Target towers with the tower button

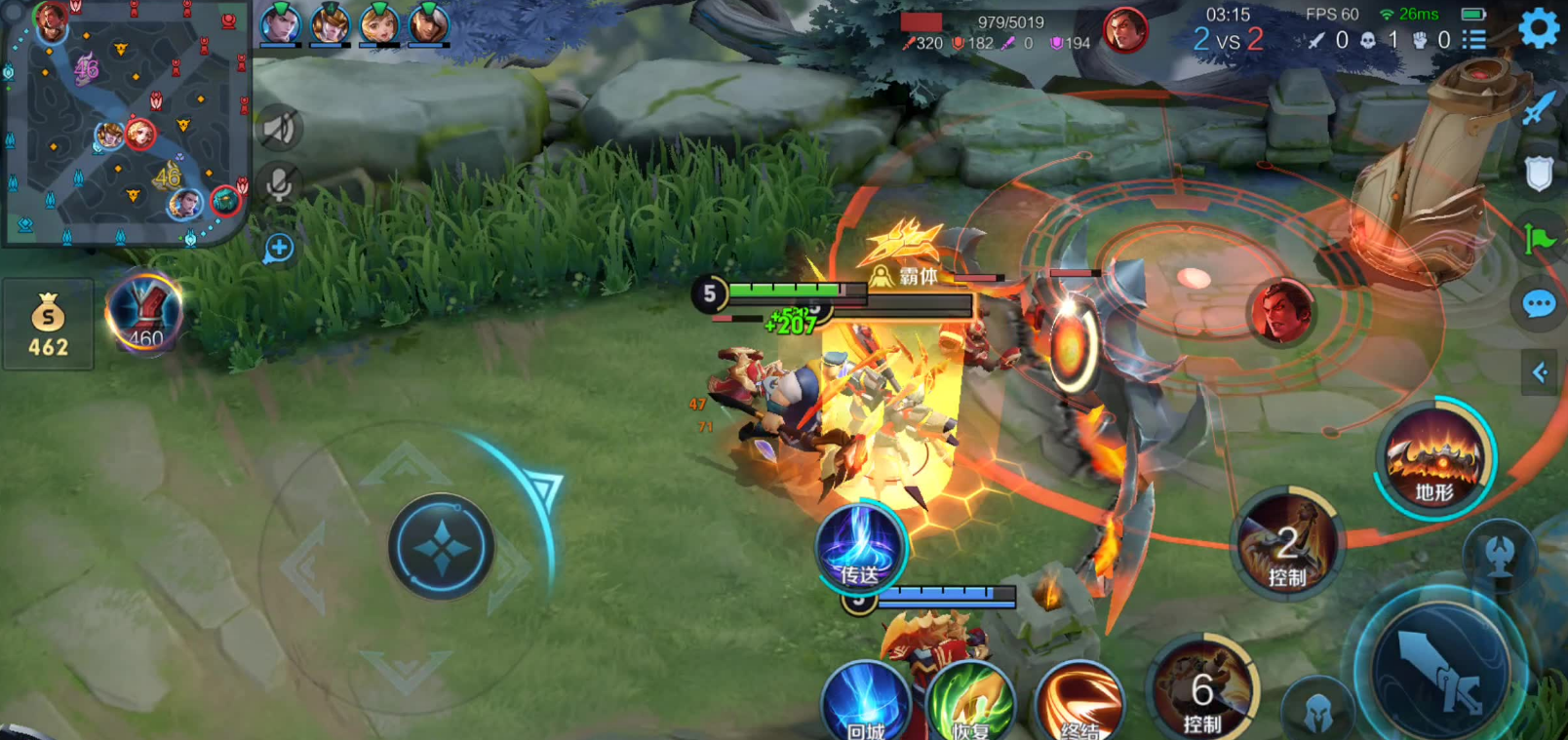pyautogui.click(x=1500, y=553)
